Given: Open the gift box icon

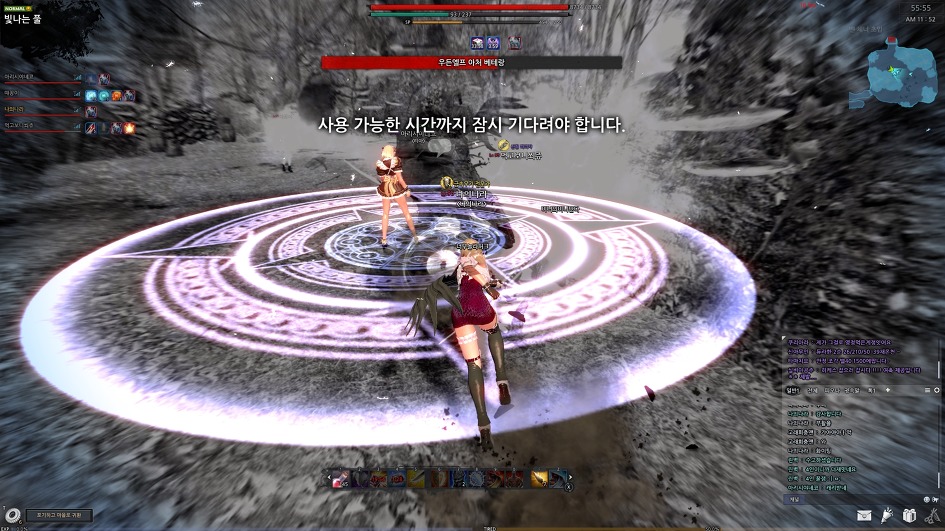Looking at the screenshot, I should coord(909,516).
